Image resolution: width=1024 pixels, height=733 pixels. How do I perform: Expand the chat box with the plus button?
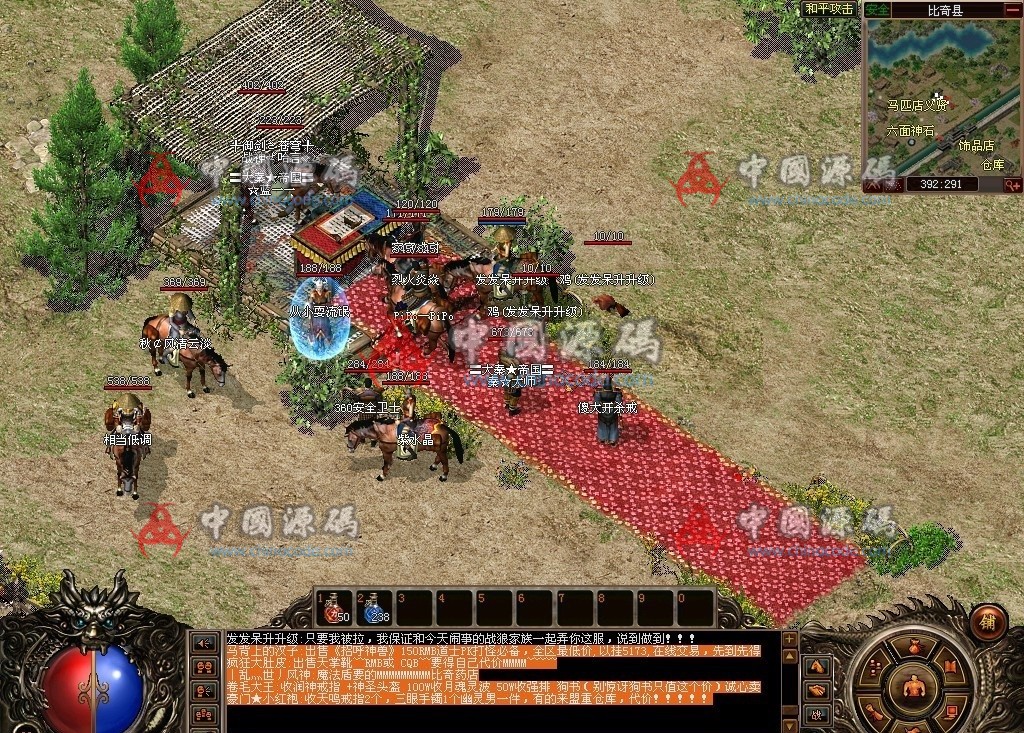tap(790, 639)
